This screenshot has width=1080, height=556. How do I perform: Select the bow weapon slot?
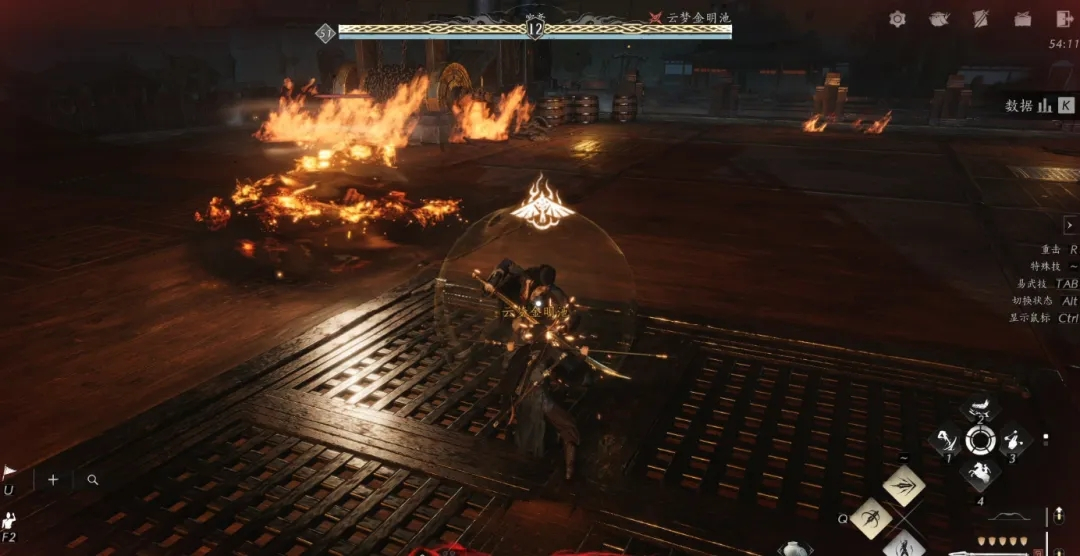click(1008, 517)
